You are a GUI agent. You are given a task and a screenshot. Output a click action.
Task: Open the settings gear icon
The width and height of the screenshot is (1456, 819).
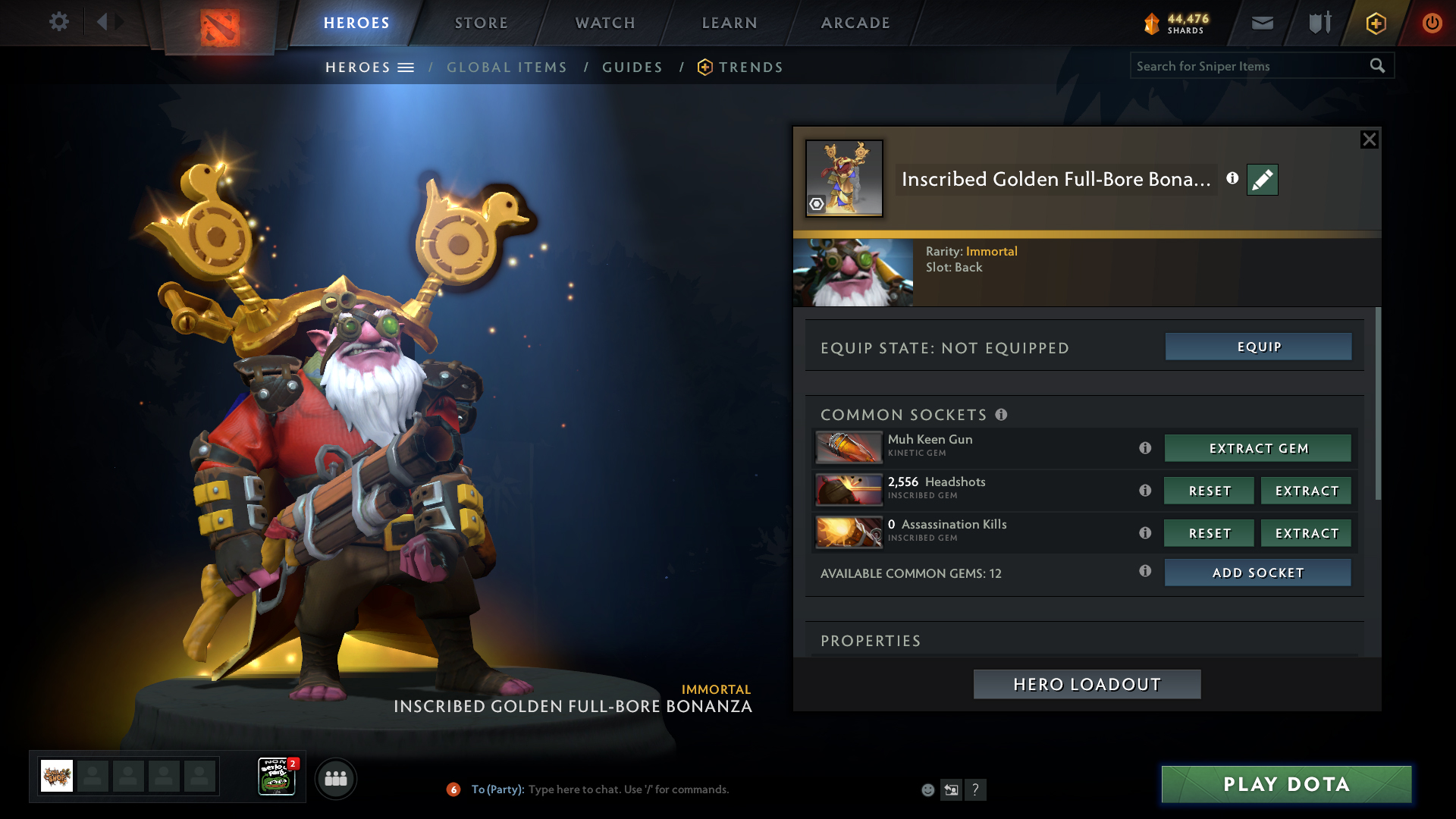(58, 22)
